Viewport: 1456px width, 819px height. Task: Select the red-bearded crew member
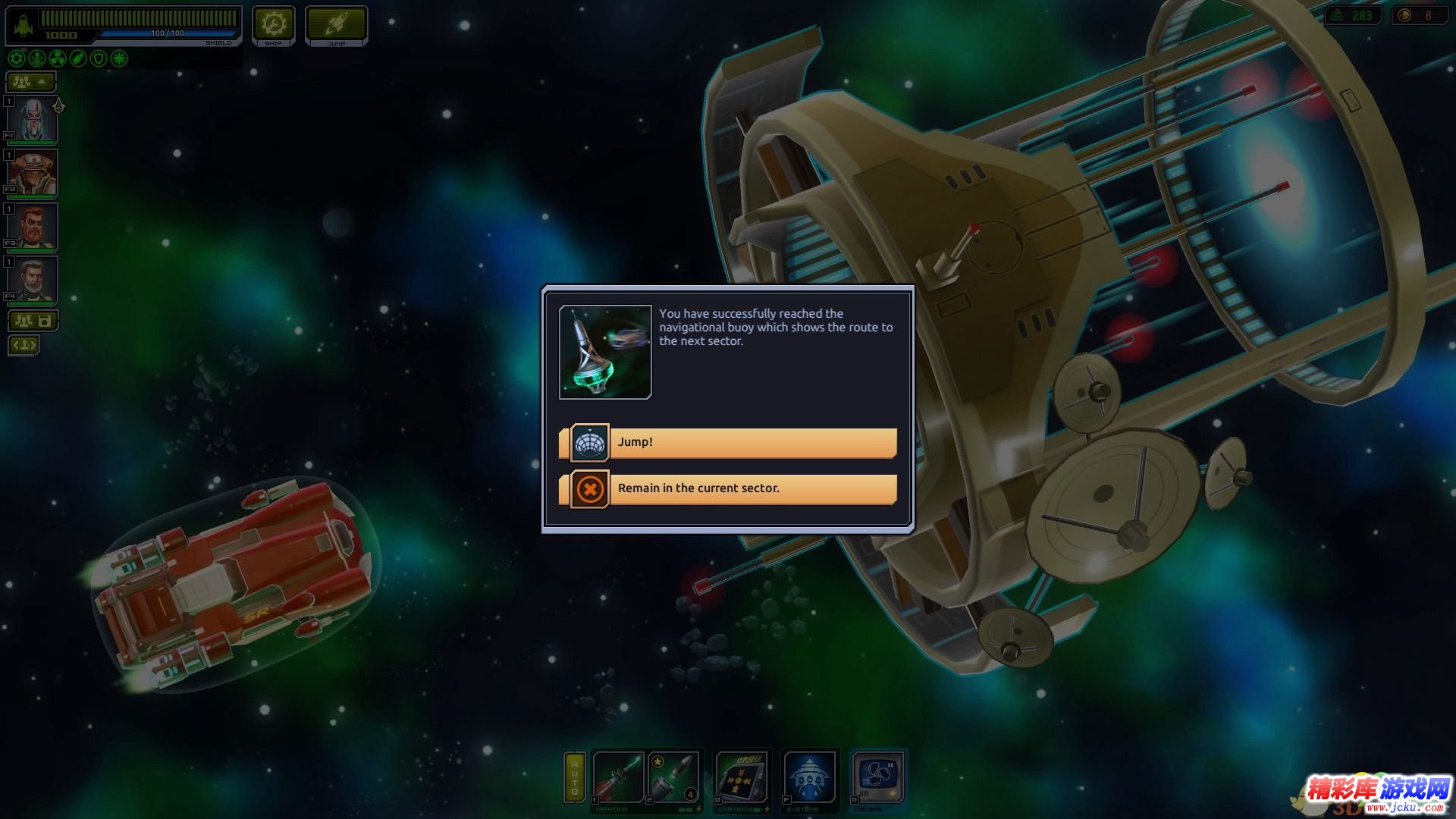coord(33,227)
